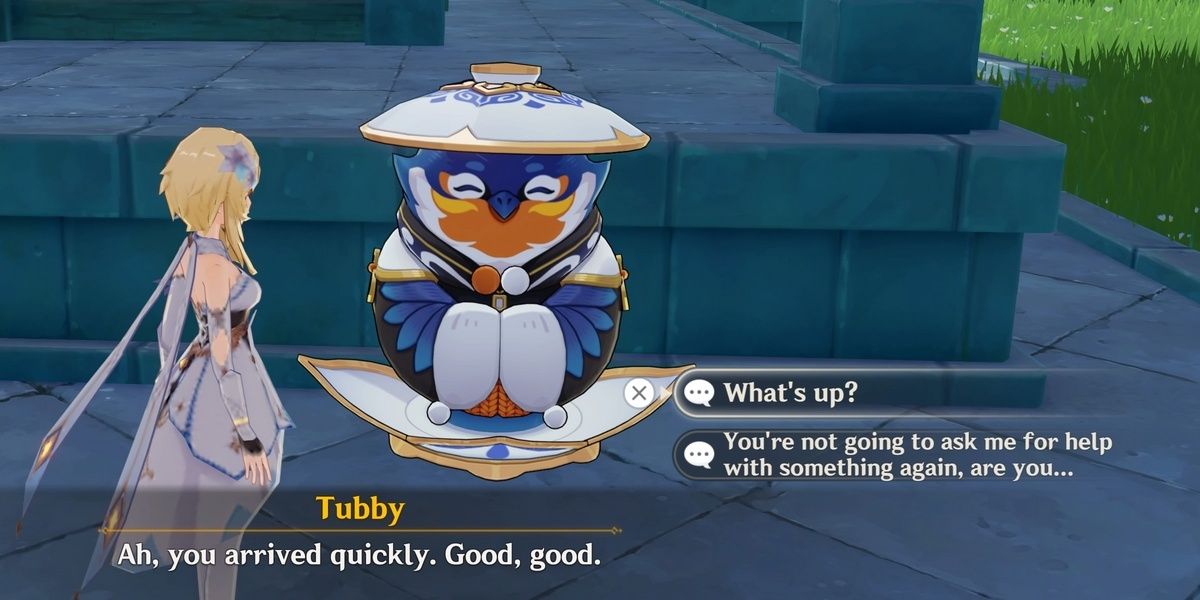Choose the "What's up?" dialogue reply

790,392
